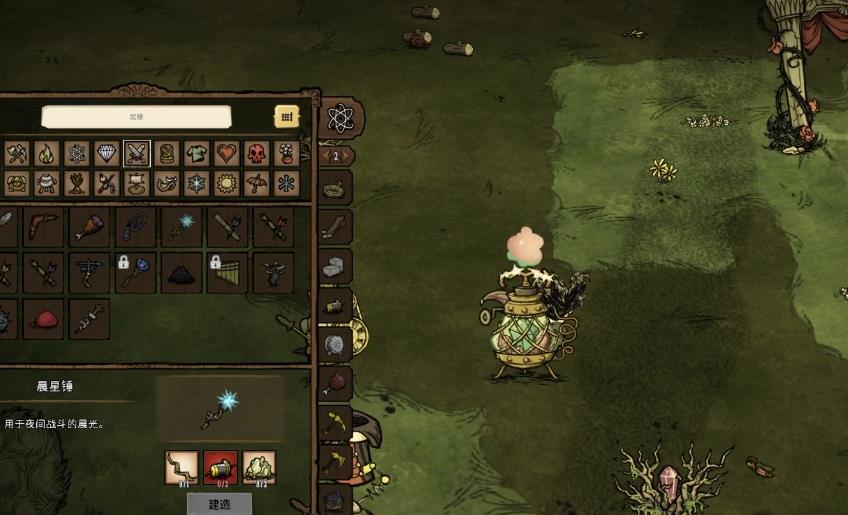Click the 建造 build button
The height and width of the screenshot is (515, 848).
tap(220, 504)
